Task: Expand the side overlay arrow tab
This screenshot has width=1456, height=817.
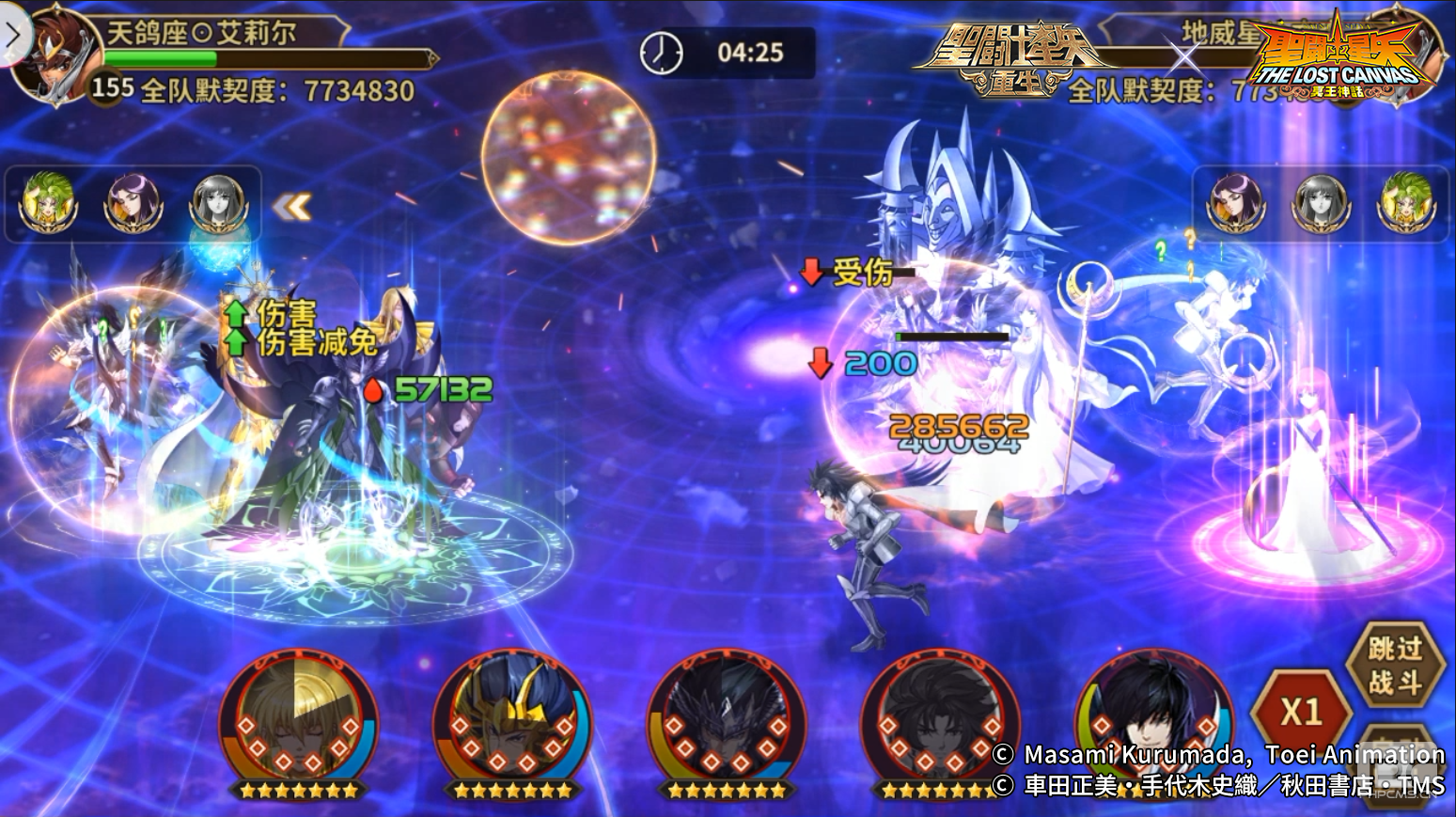Action: (13, 36)
